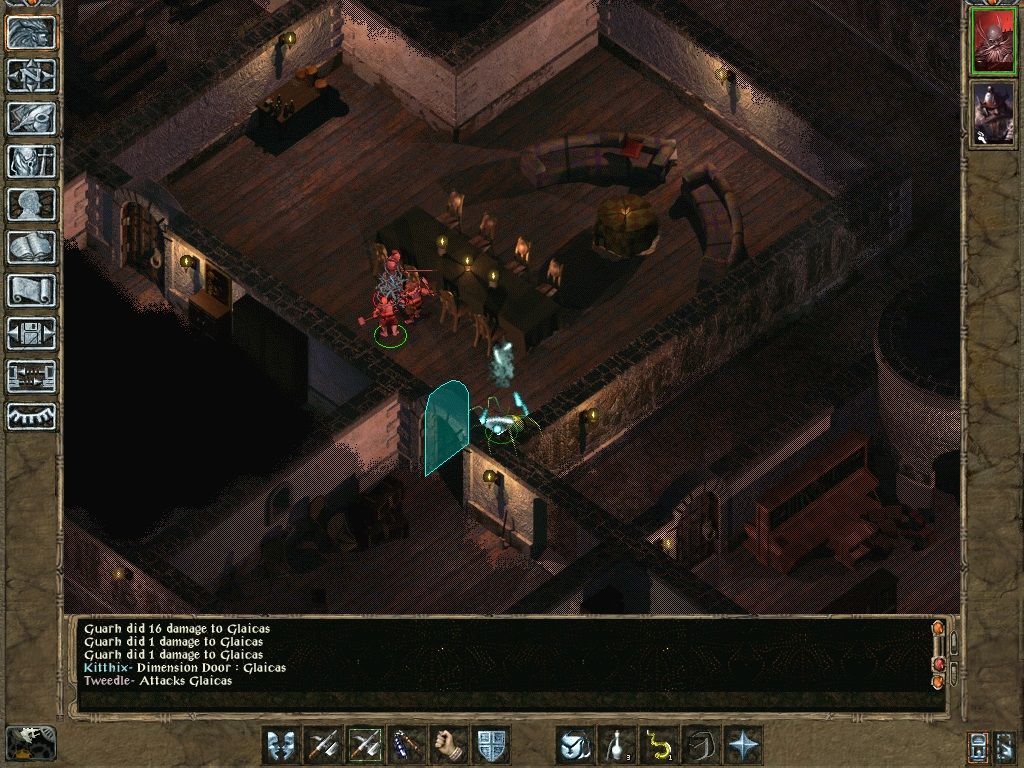Activate the shield guard action

tap(491, 745)
